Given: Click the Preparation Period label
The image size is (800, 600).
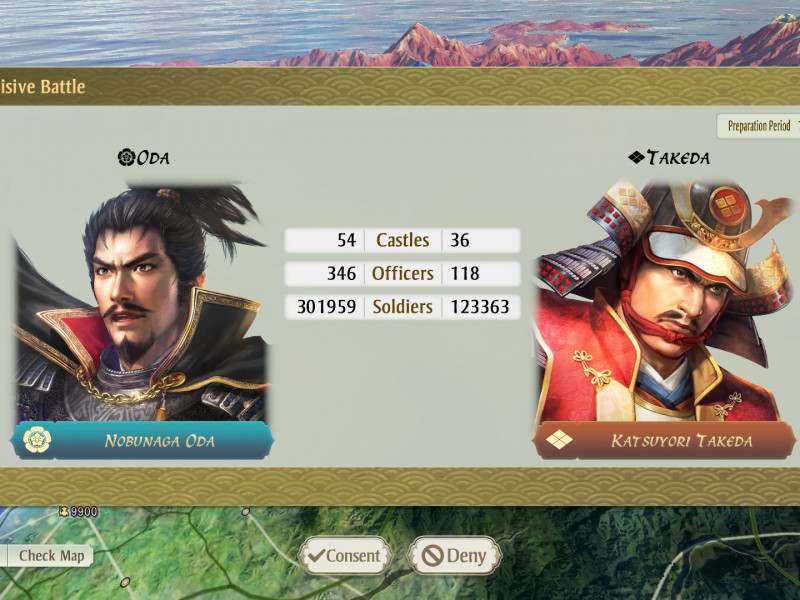Looking at the screenshot, I should tap(759, 126).
